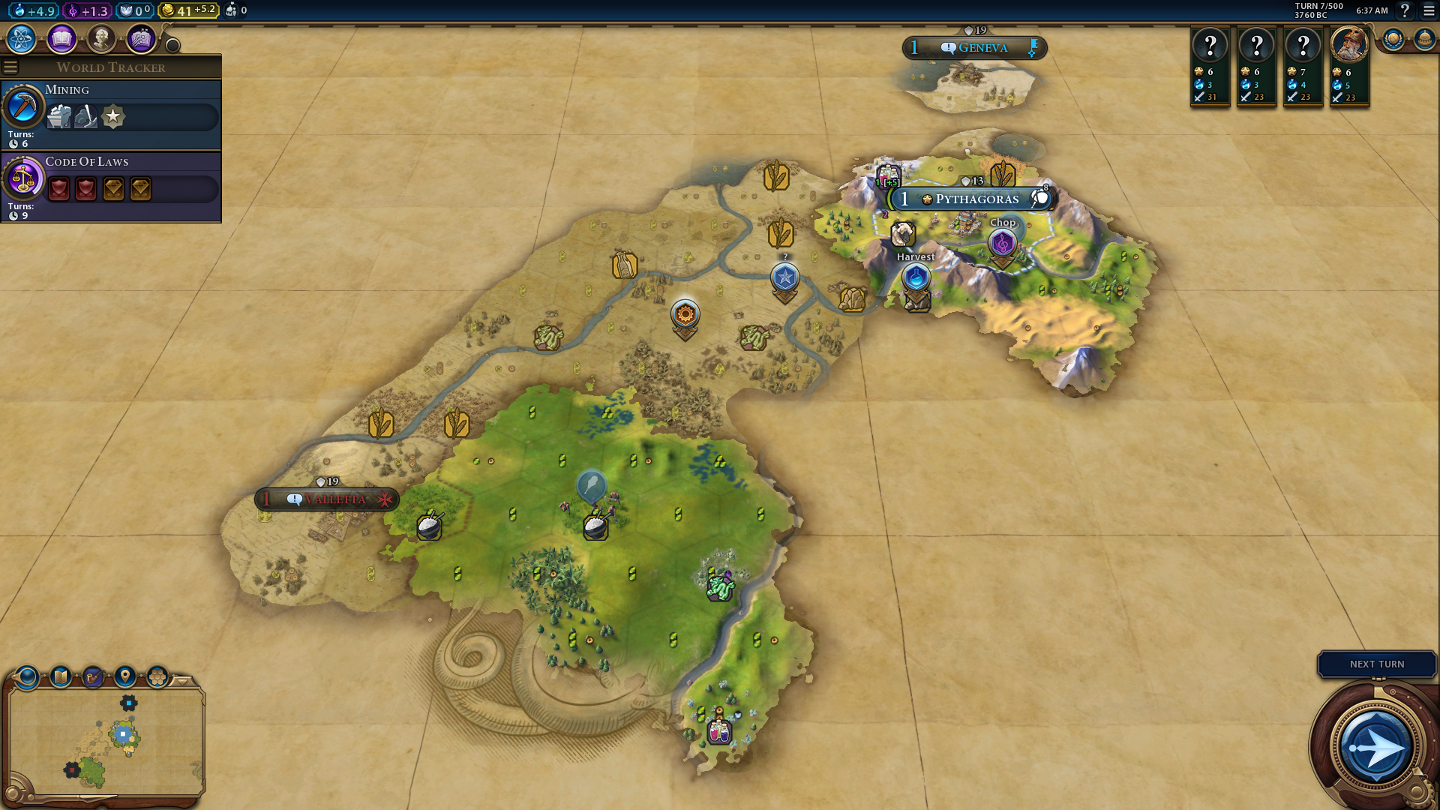
Task: Open the Great Works overview
Action: tap(141, 39)
